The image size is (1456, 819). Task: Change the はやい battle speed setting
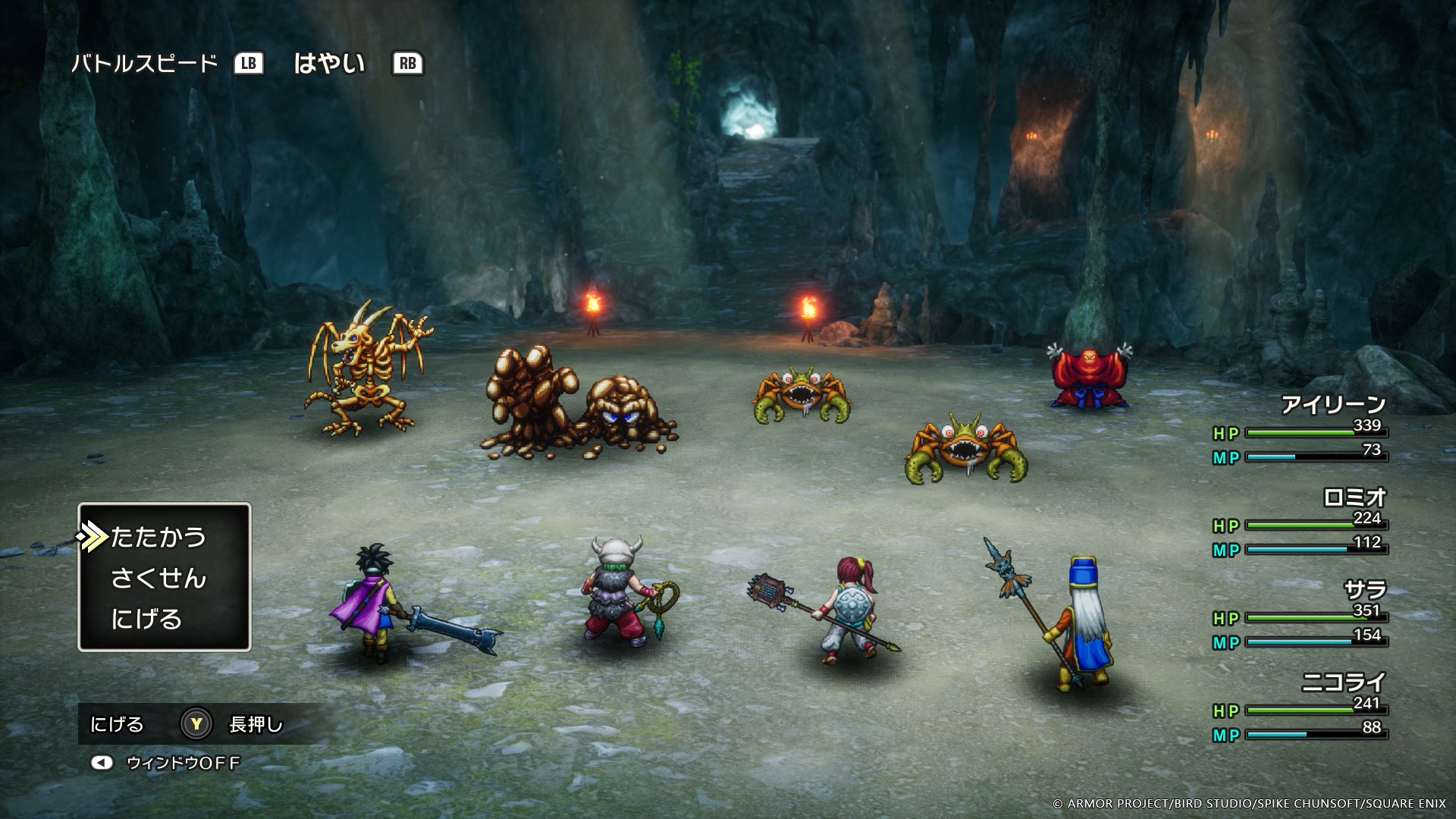[x=329, y=64]
